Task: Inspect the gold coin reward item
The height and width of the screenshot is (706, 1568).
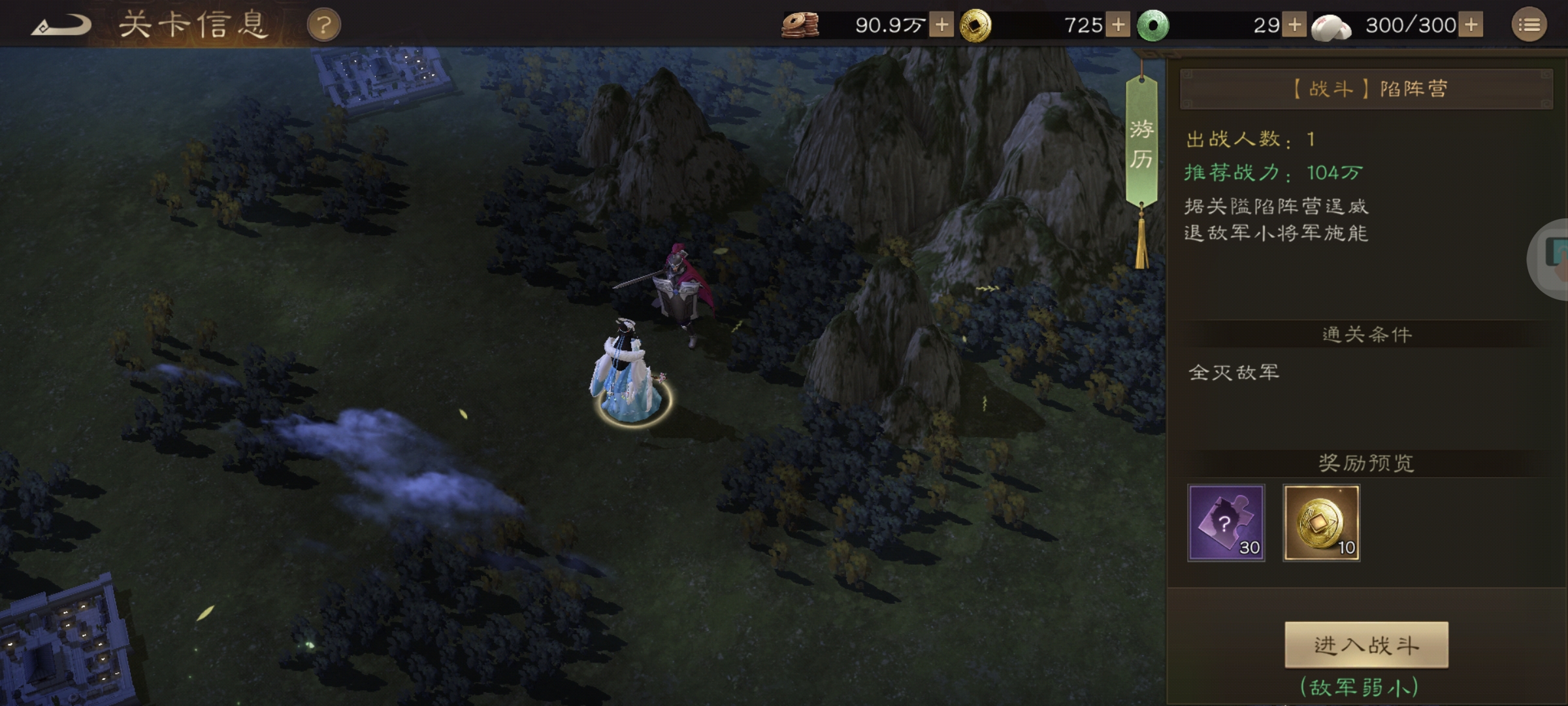Action: coord(1321,522)
